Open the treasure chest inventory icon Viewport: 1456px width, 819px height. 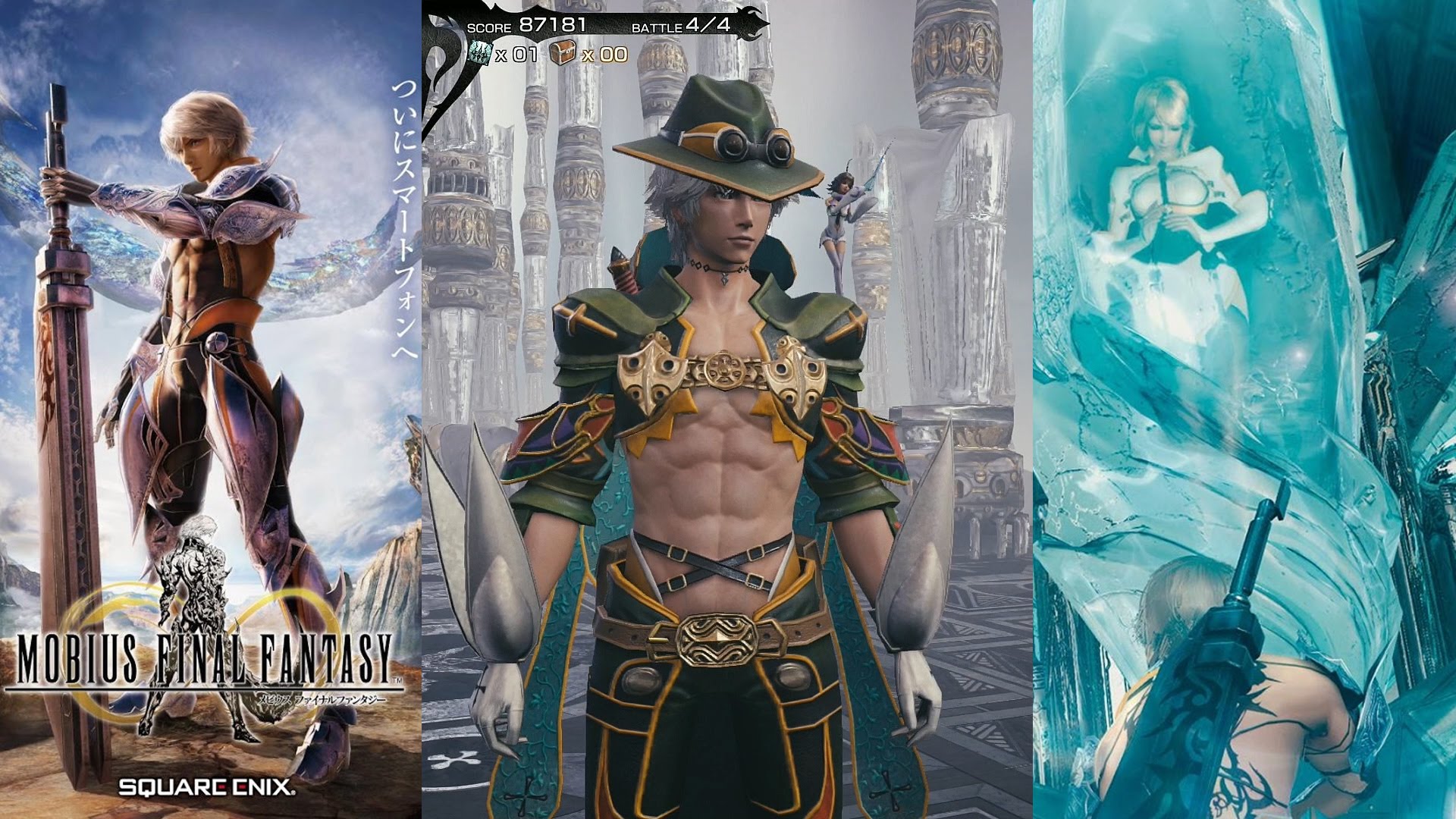tap(562, 52)
